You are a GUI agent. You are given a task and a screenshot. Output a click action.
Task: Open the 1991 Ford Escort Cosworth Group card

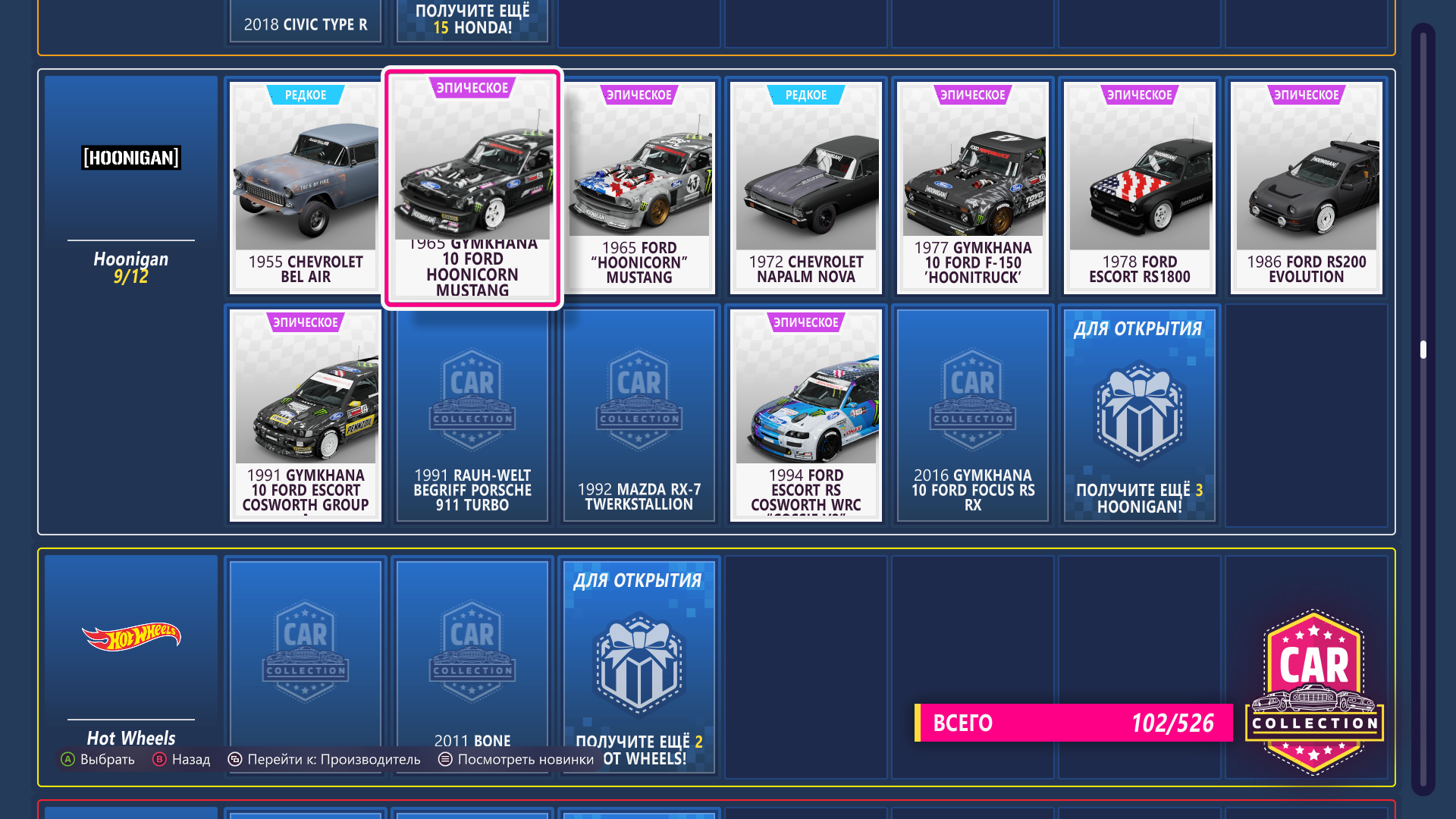[x=306, y=415]
